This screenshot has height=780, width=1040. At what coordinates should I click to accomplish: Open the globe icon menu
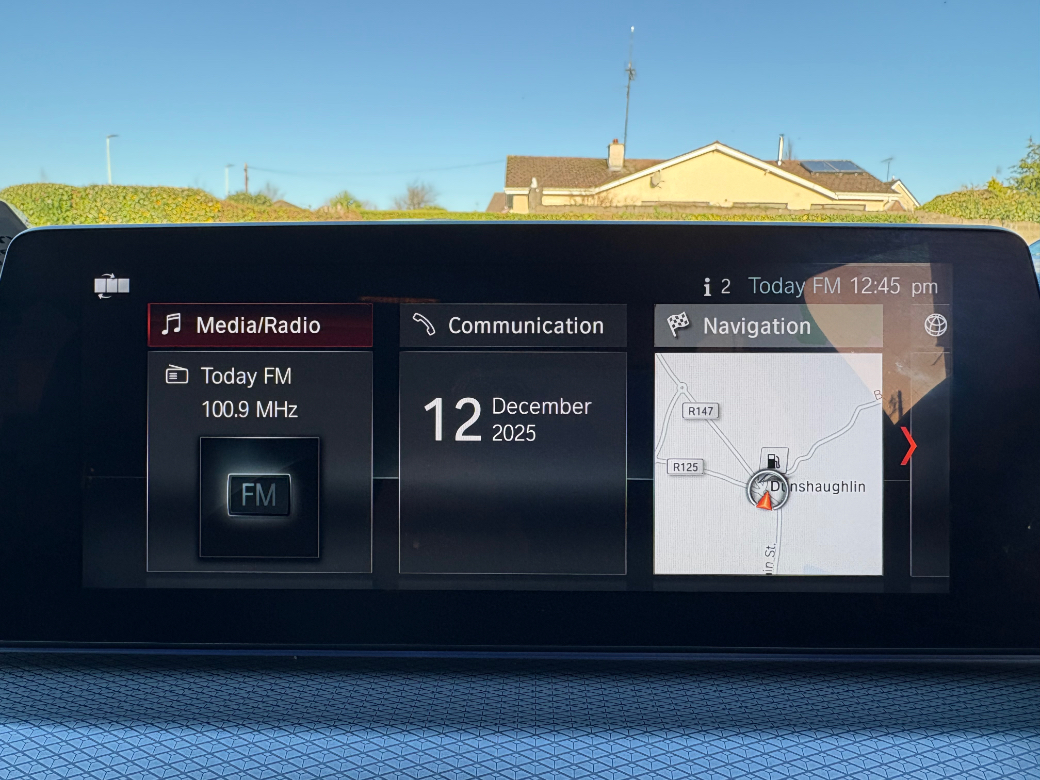point(935,325)
